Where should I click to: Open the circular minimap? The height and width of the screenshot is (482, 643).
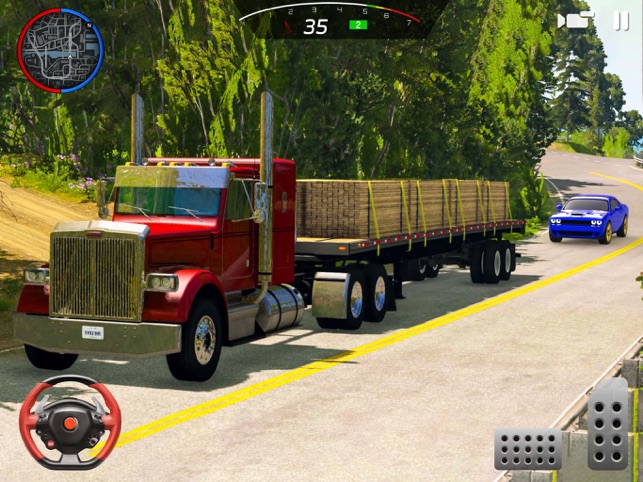pos(60,50)
